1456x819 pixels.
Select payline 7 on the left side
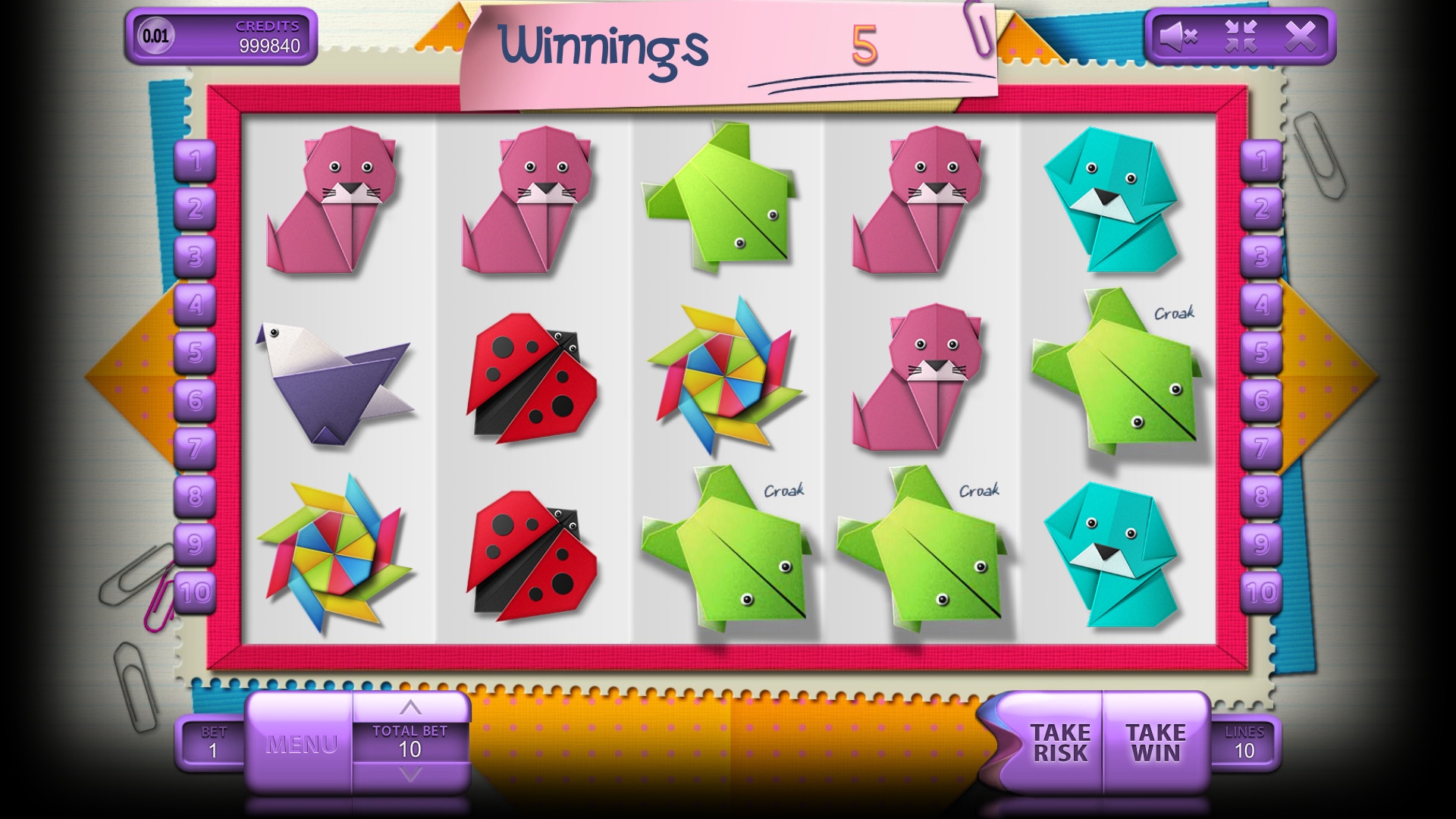[x=196, y=449]
